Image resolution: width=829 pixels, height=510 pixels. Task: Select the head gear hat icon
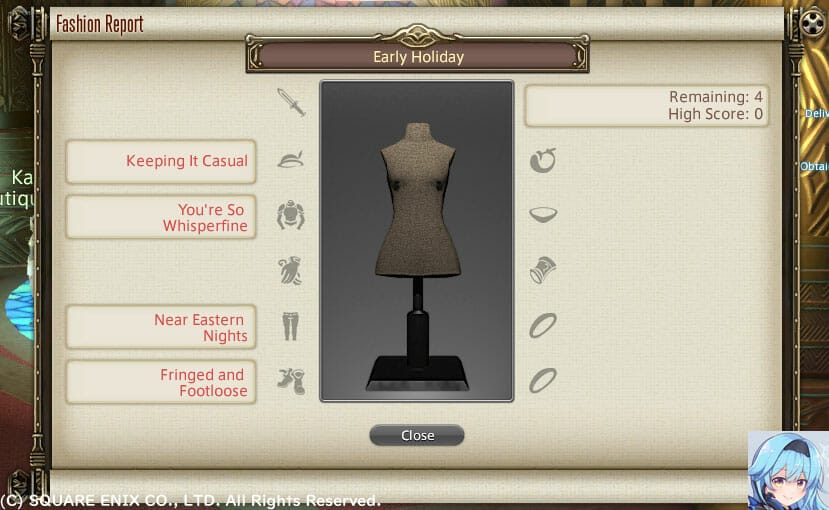click(x=290, y=160)
